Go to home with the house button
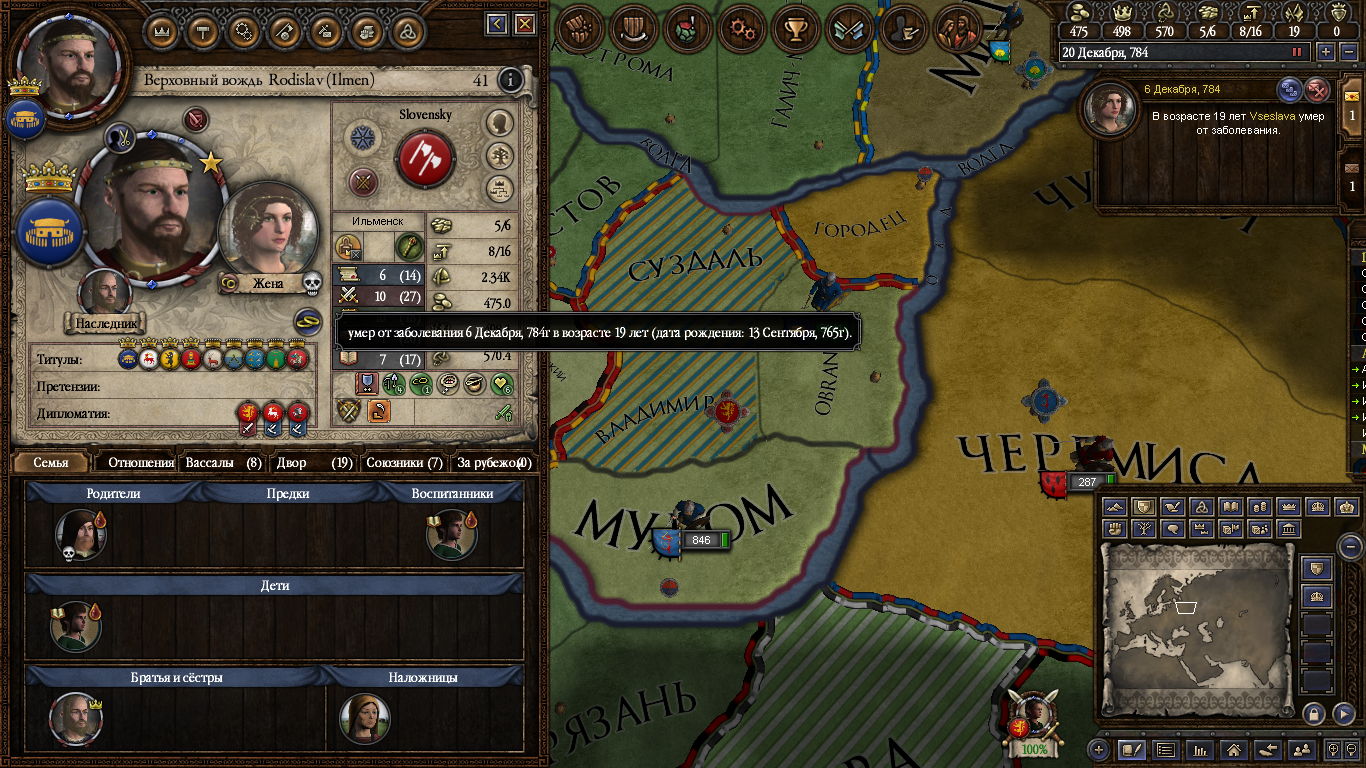This screenshot has height=768, width=1366. pos(1234,749)
